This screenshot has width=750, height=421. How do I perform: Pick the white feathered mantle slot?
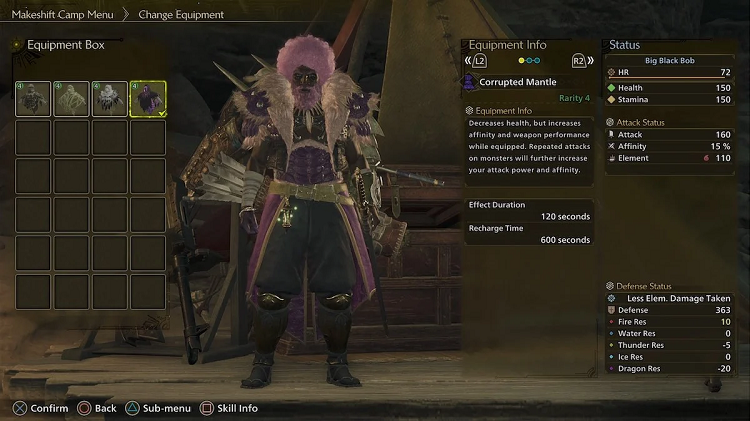[109, 99]
